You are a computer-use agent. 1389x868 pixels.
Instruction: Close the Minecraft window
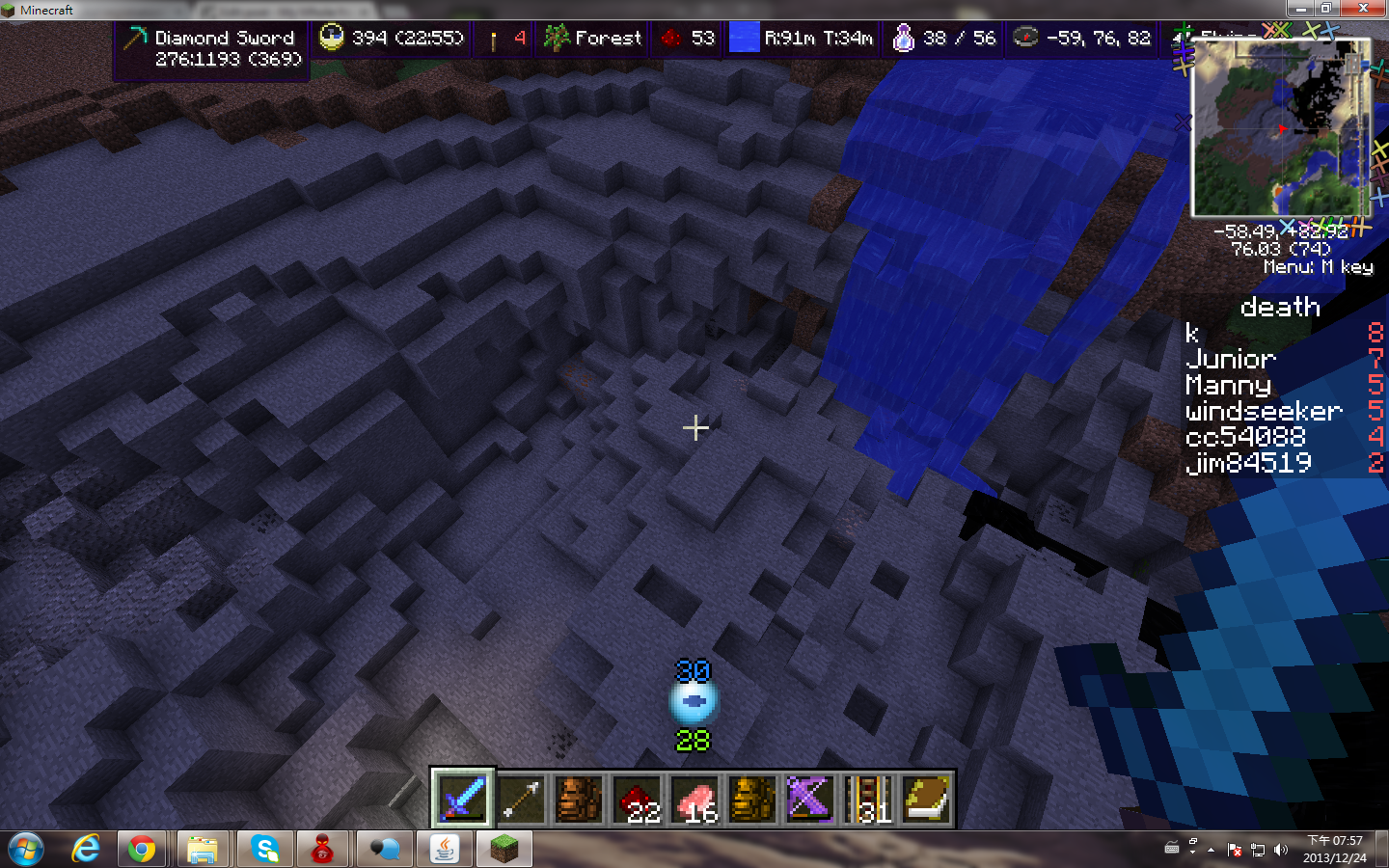pyautogui.click(x=1363, y=9)
